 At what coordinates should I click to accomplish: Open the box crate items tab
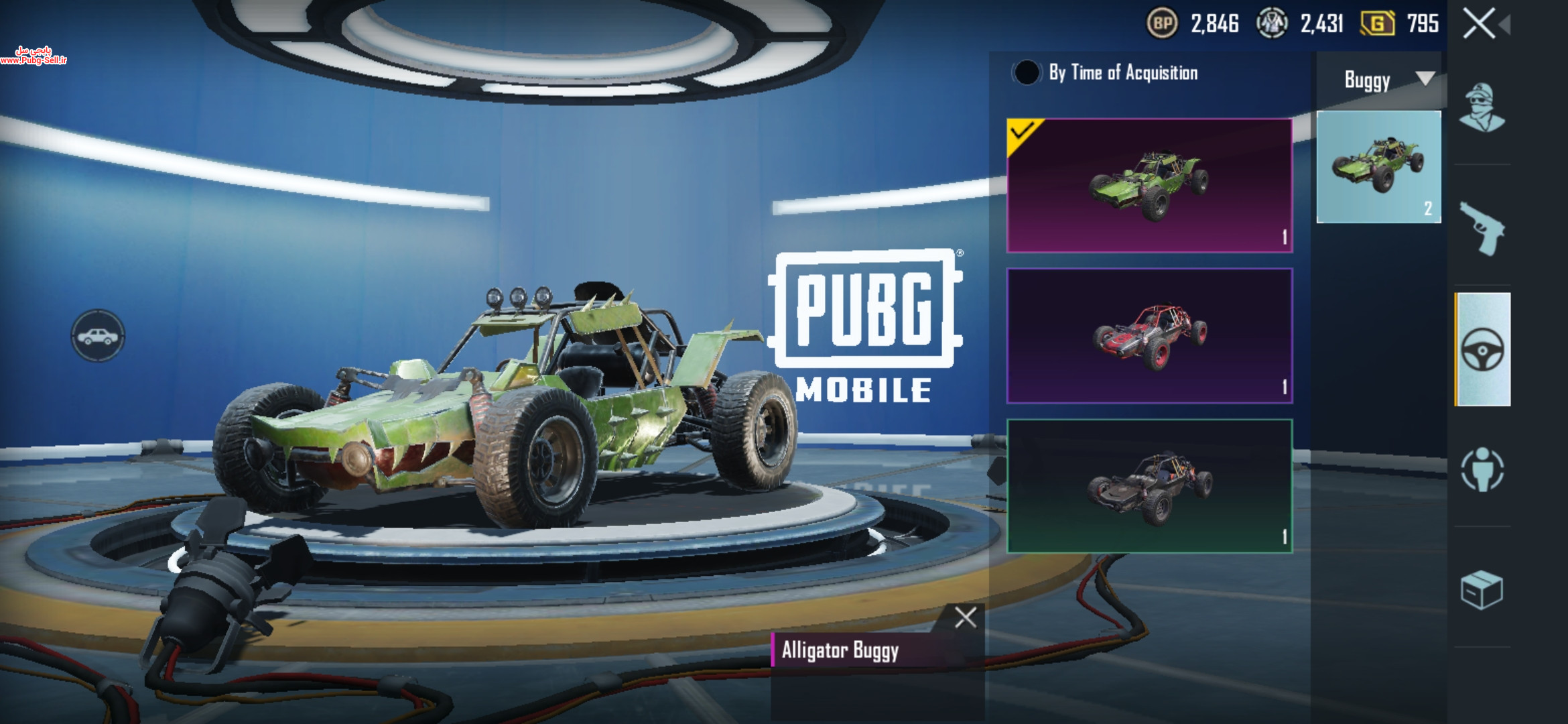[x=1482, y=590]
